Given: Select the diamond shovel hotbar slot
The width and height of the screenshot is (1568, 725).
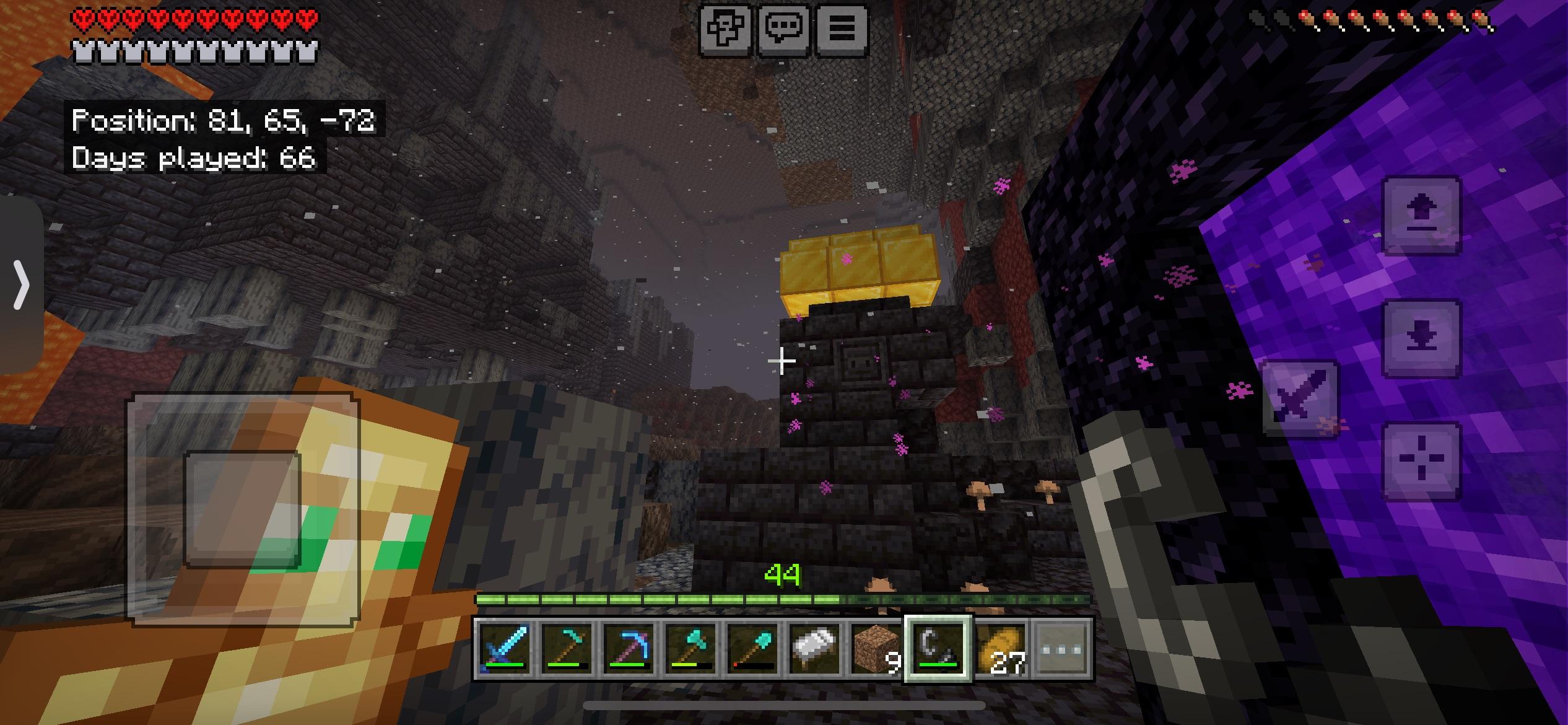Looking at the screenshot, I should (x=752, y=649).
